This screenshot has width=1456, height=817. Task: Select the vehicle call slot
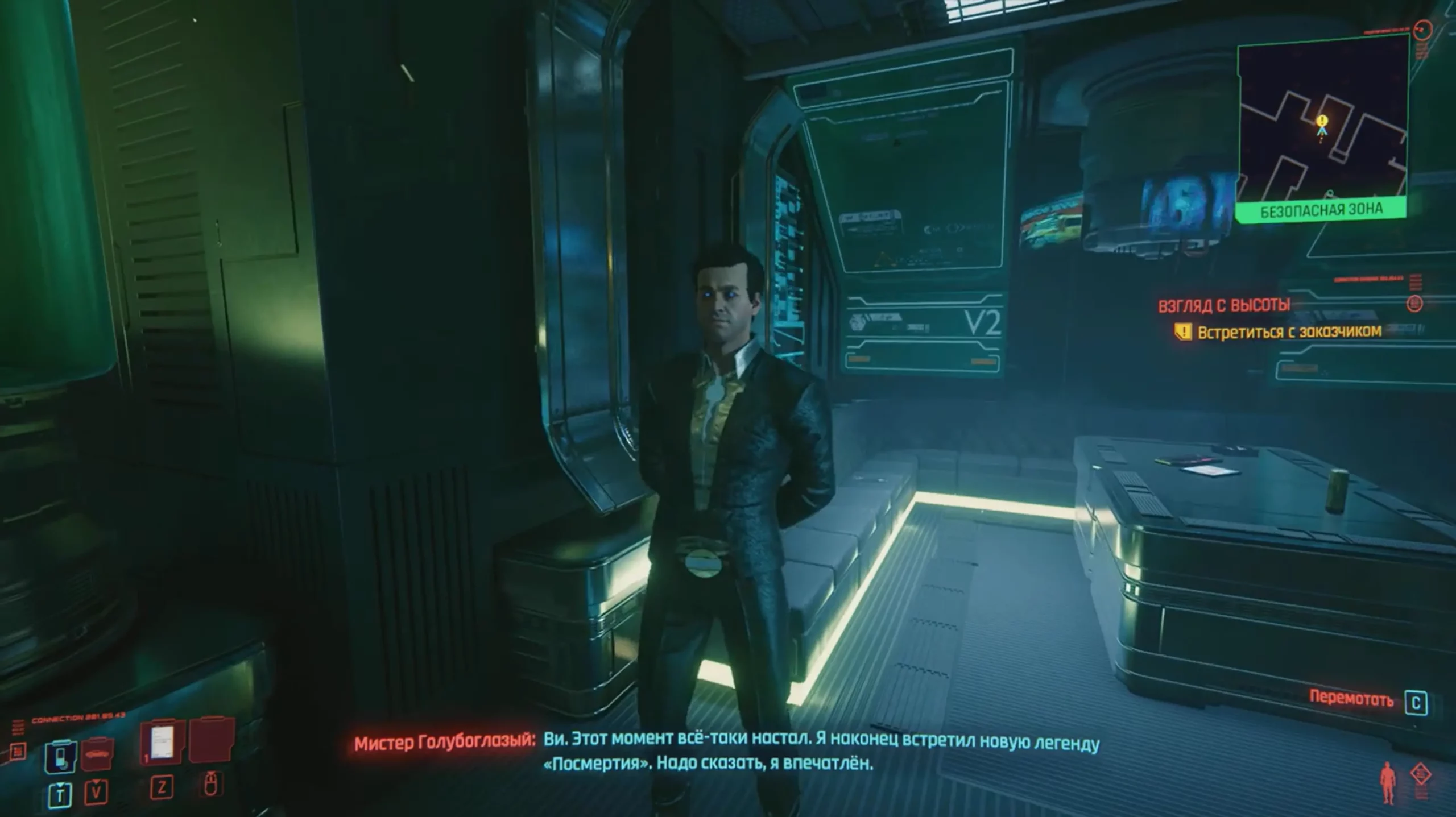point(97,754)
